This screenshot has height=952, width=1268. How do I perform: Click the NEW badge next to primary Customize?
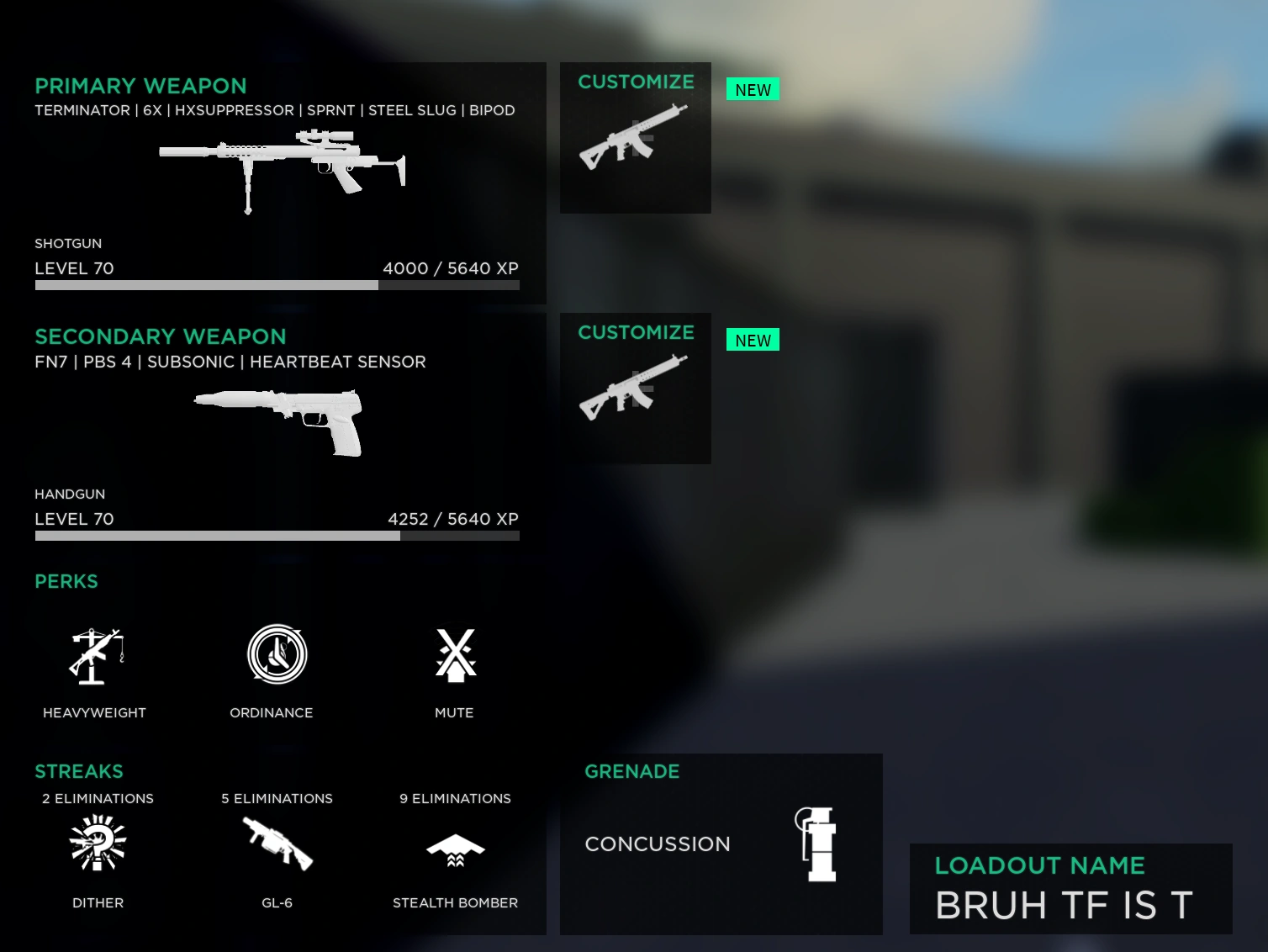753,89
